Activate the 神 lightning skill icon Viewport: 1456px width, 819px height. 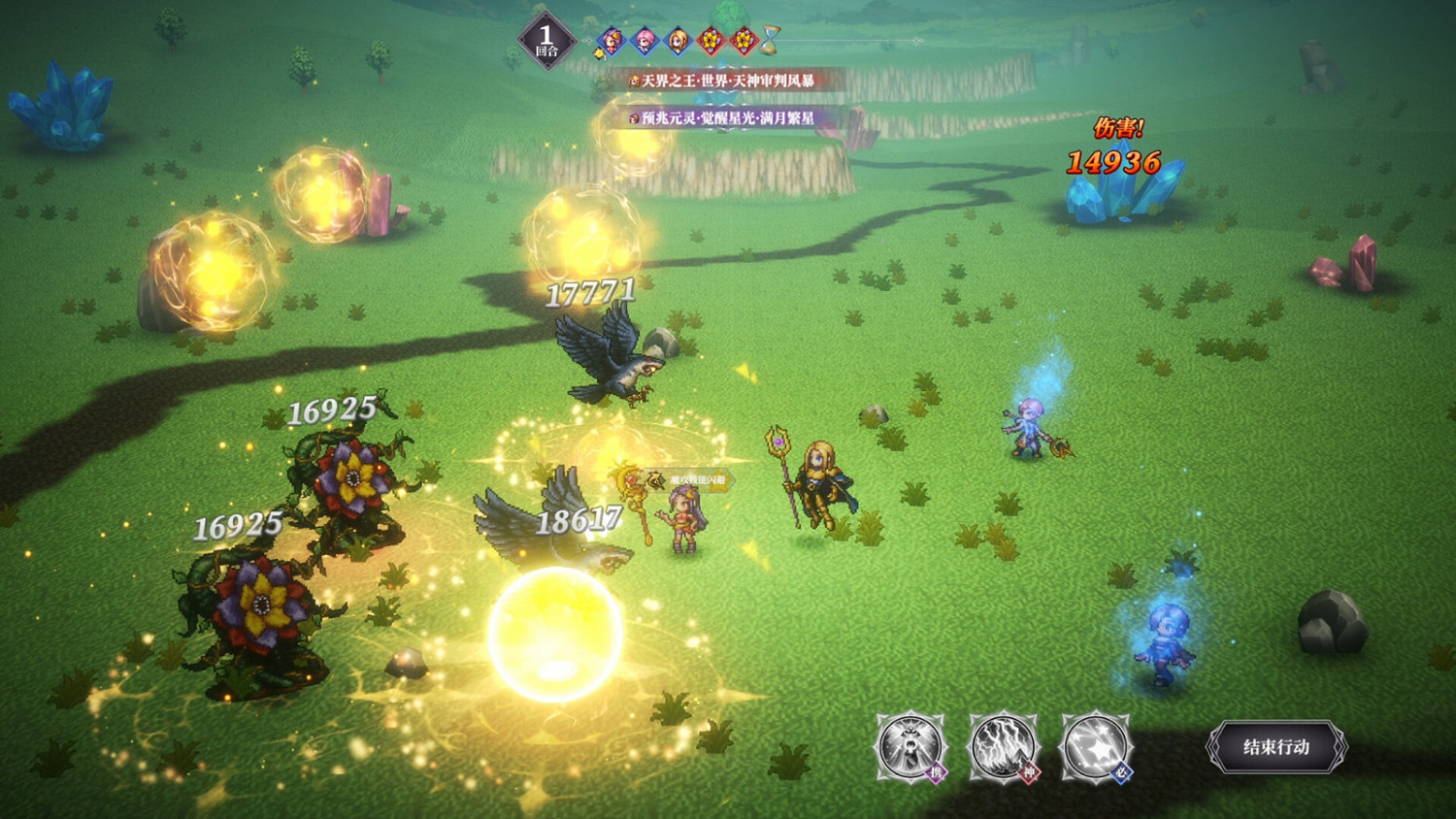point(1004,747)
